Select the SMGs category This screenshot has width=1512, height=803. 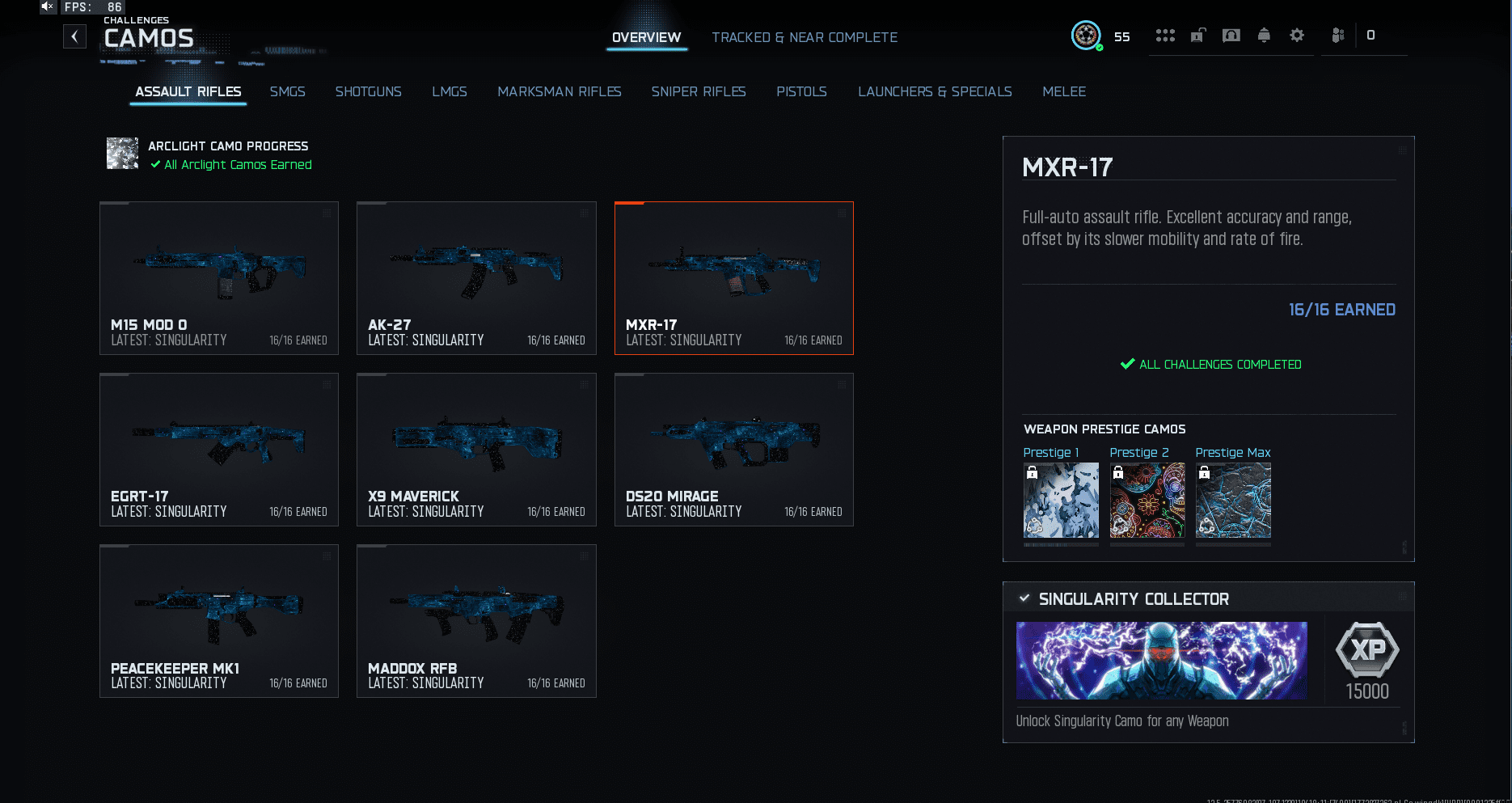pos(288,91)
